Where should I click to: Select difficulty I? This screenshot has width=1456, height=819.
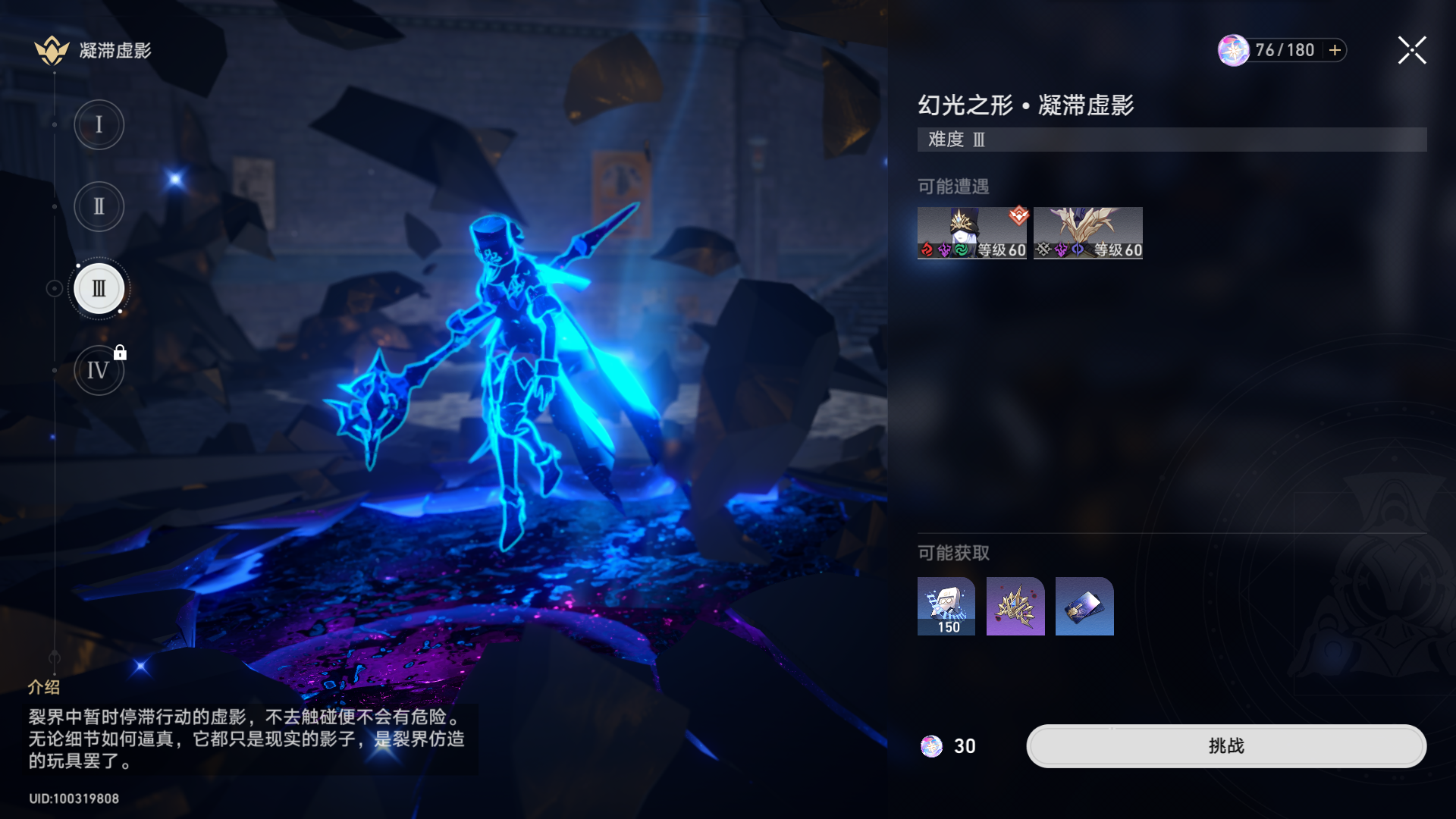tap(99, 124)
